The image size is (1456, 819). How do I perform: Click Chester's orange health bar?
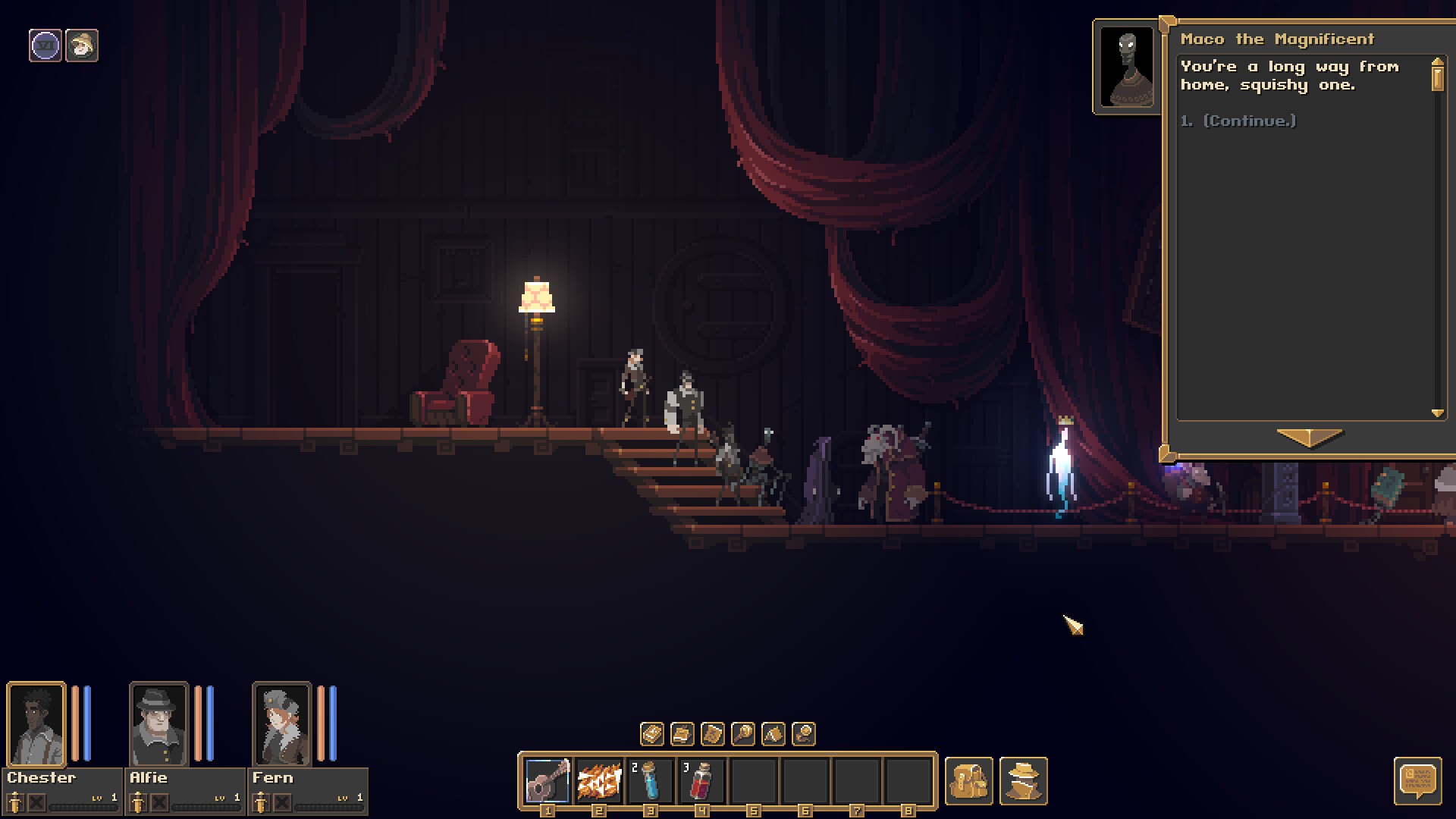click(74, 724)
